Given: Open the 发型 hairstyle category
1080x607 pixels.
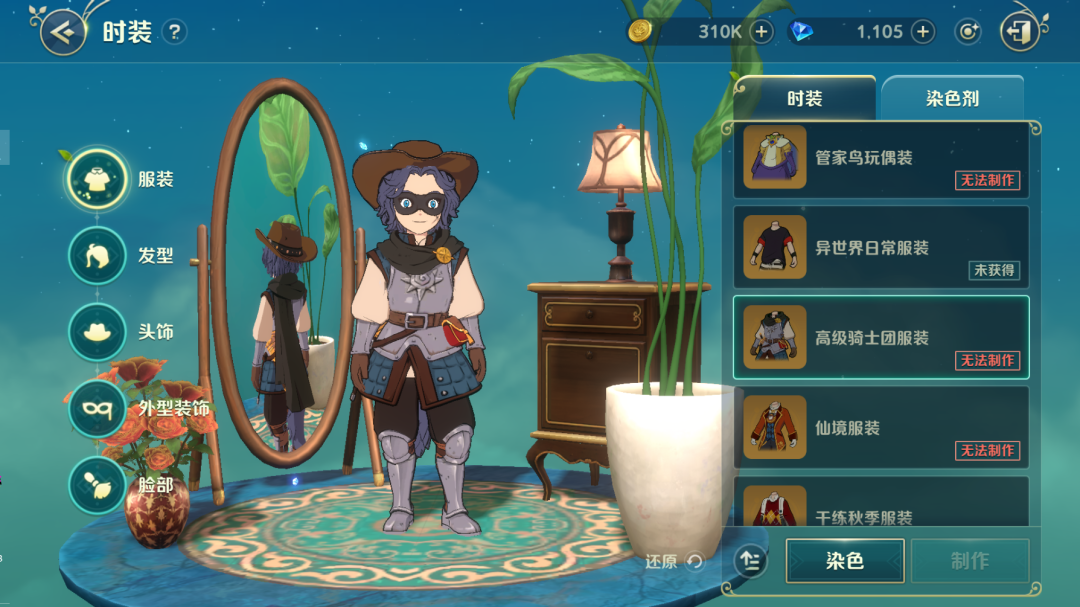Looking at the screenshot, I should point(98,256).
